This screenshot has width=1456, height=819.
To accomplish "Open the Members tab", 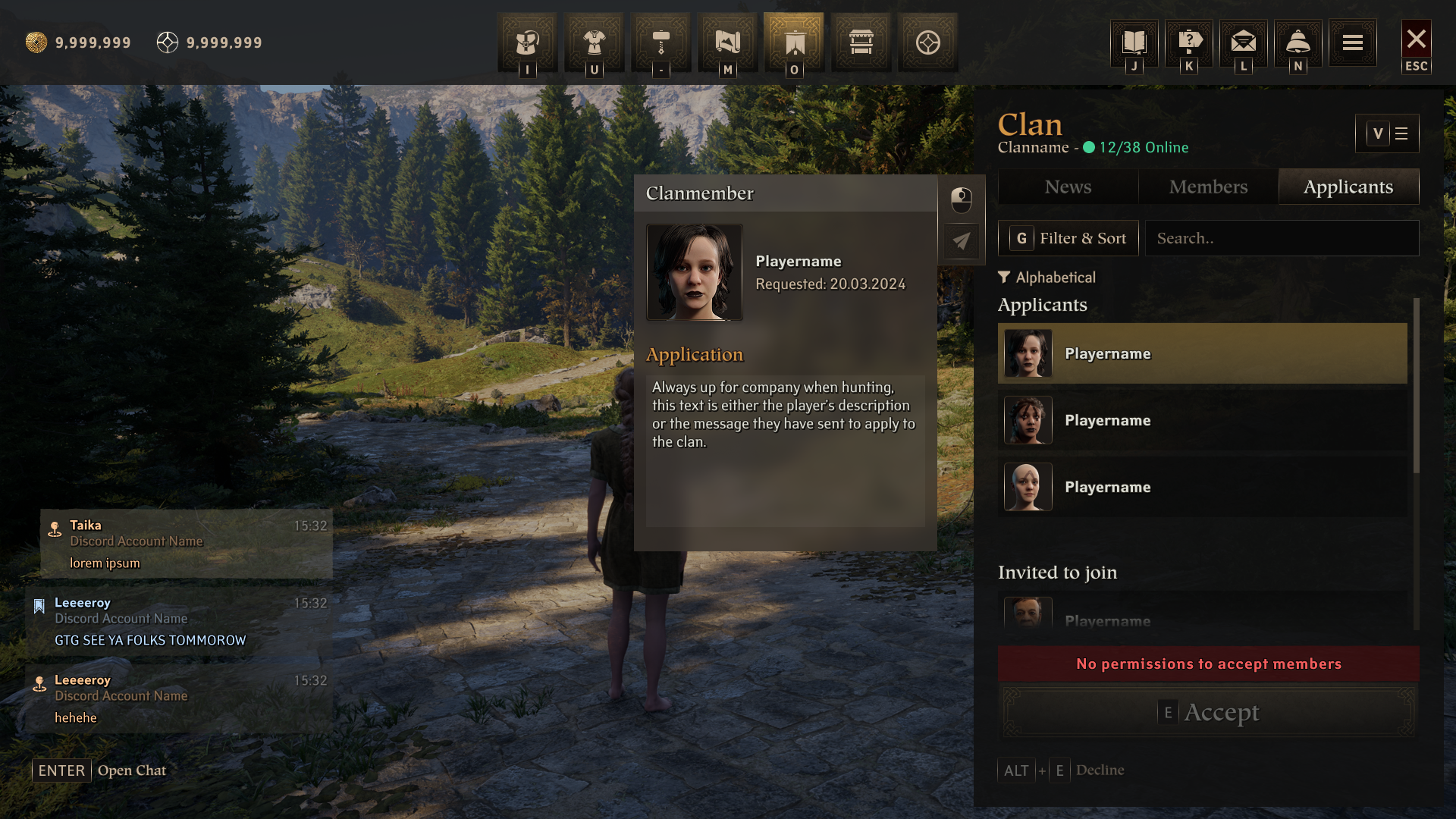I will tap(1208, 187).
